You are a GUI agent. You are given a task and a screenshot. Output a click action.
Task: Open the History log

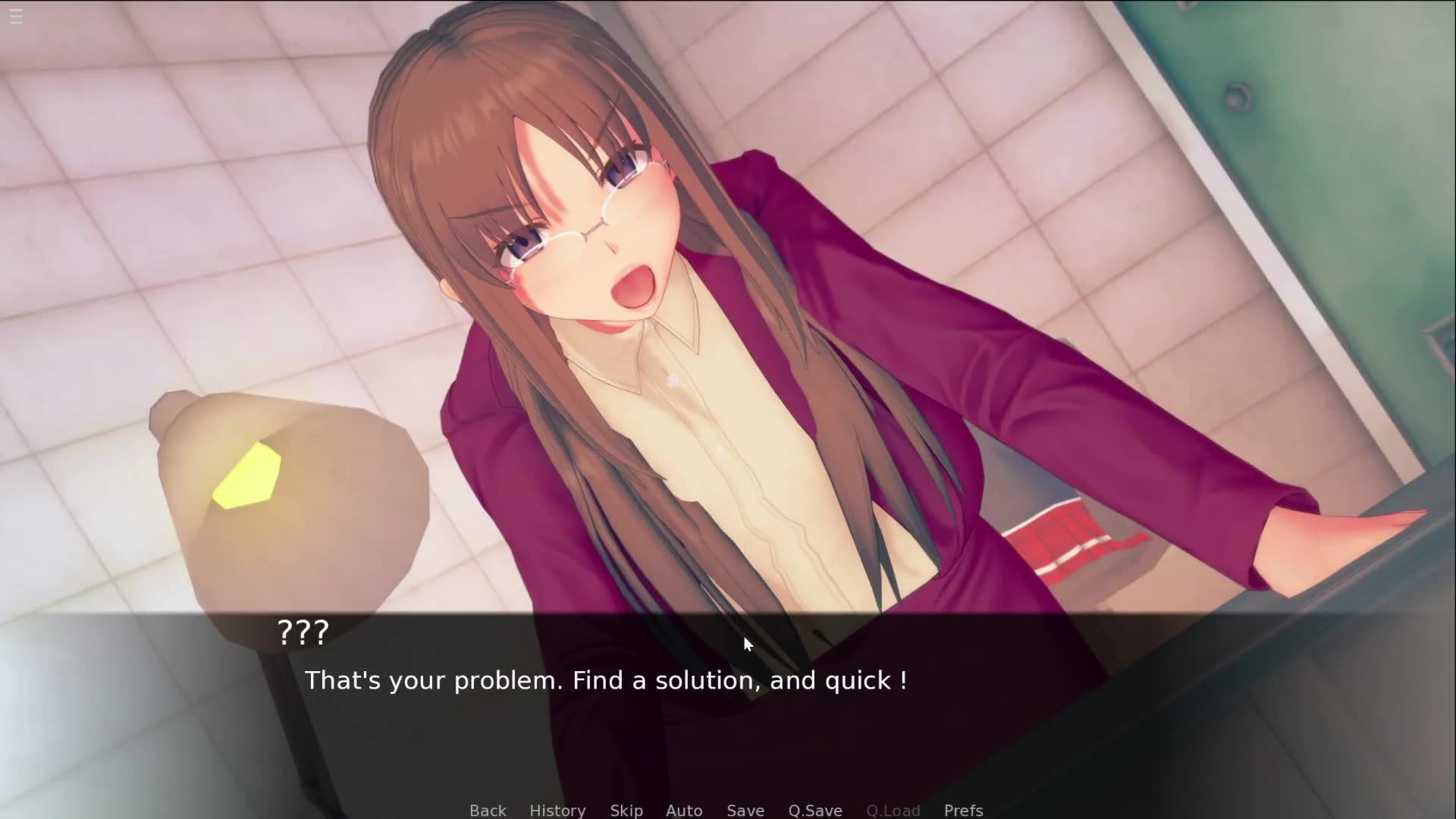coord(557,810)
